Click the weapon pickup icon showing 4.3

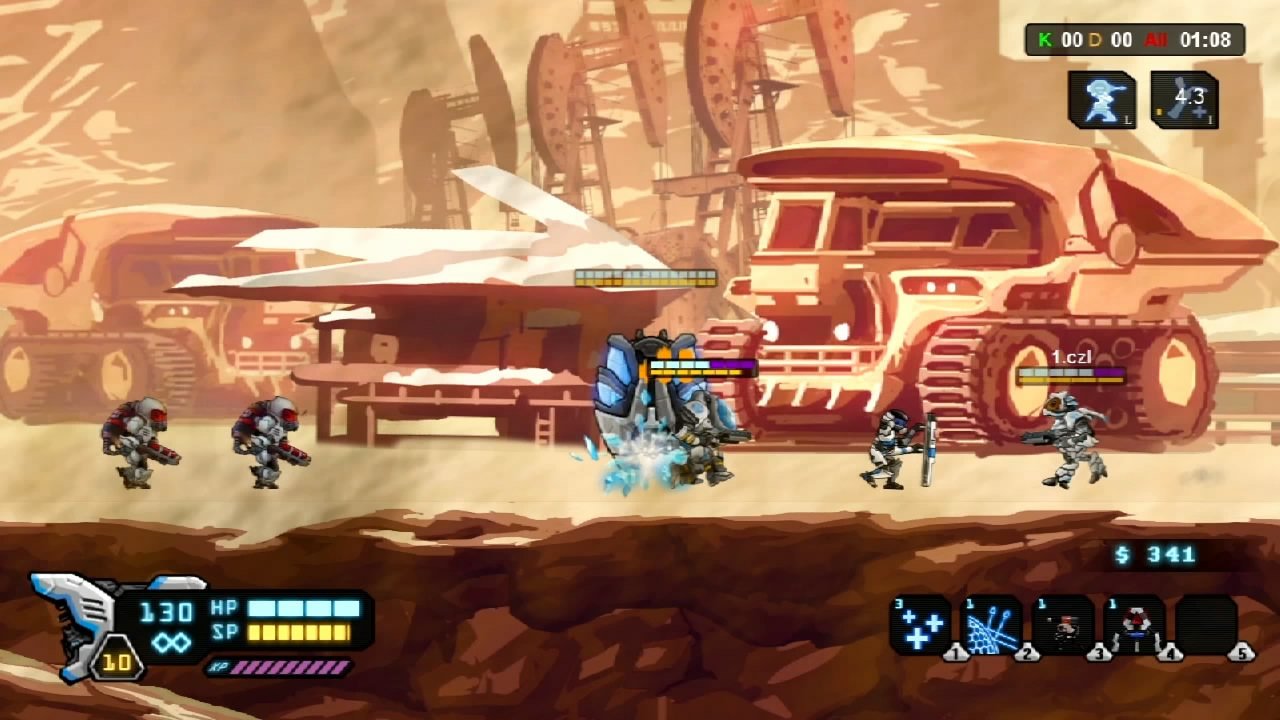click(x=1185, y=98)
